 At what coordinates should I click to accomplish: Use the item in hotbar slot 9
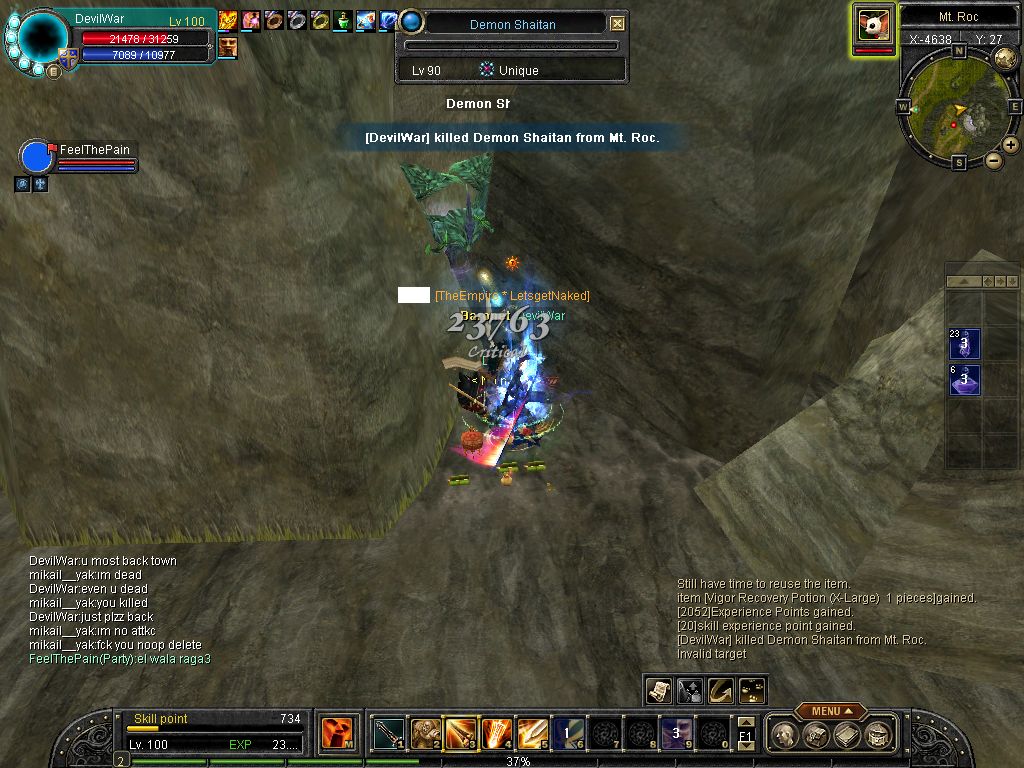675,735
